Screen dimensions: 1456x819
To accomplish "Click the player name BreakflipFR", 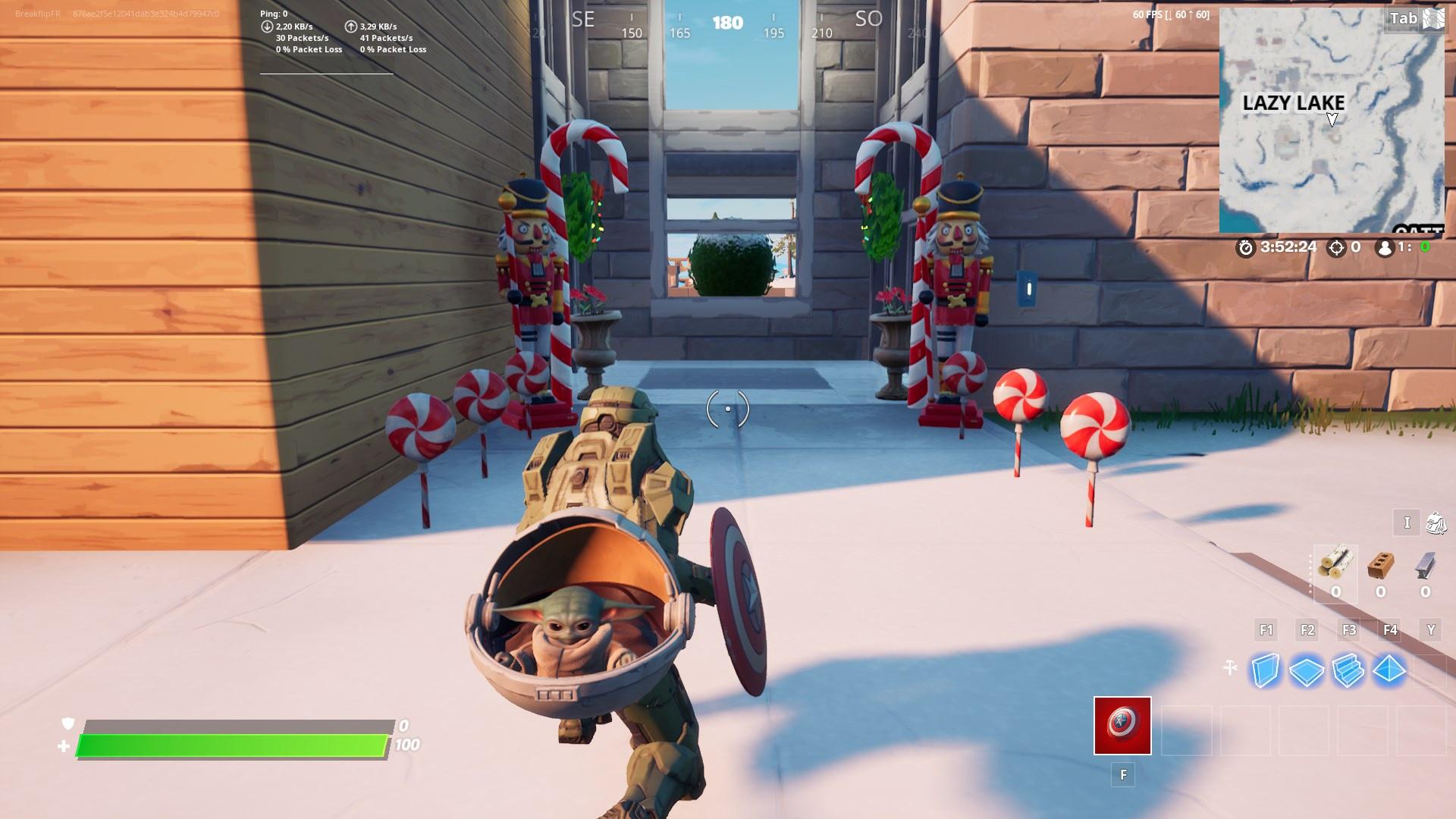I will pos(34,11).
